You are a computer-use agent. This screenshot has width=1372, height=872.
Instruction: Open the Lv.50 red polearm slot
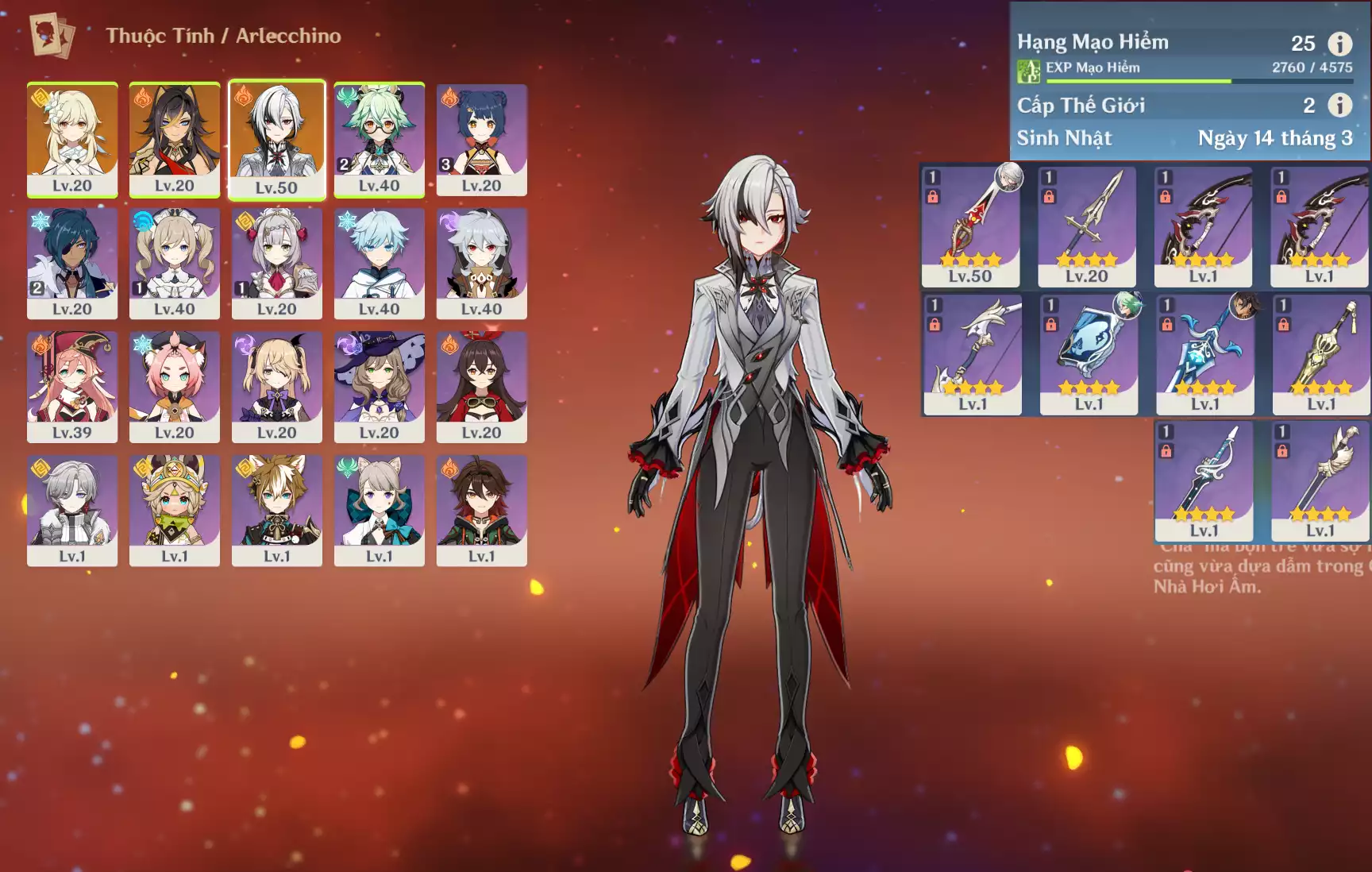point(970,226)
